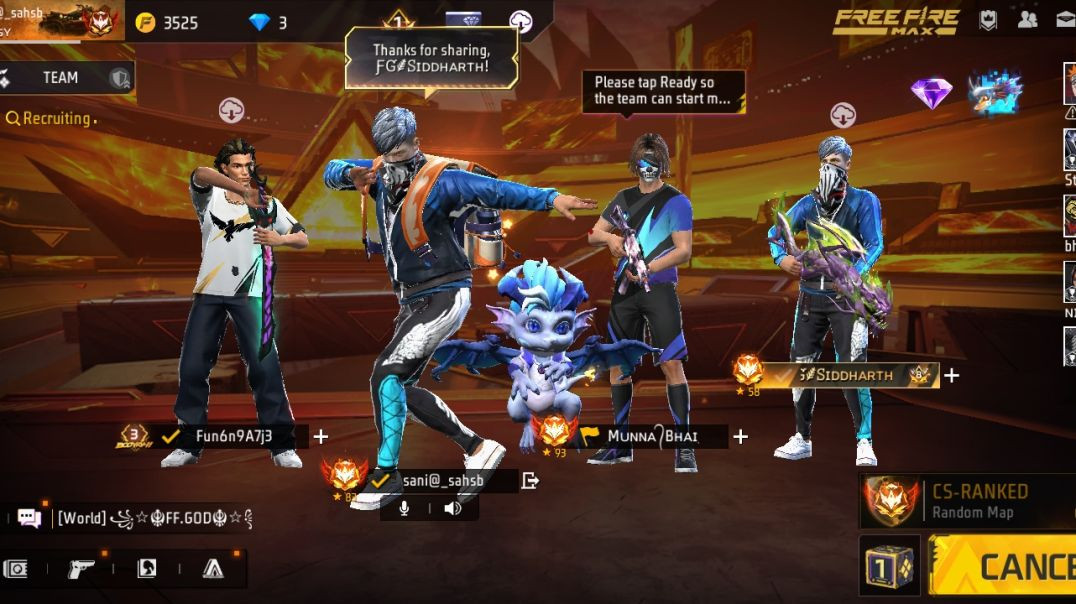The height and width of the screenshot is (604, 1076).
Task: Open the tent icon in bottom bar
Action: tap(212, 569)
